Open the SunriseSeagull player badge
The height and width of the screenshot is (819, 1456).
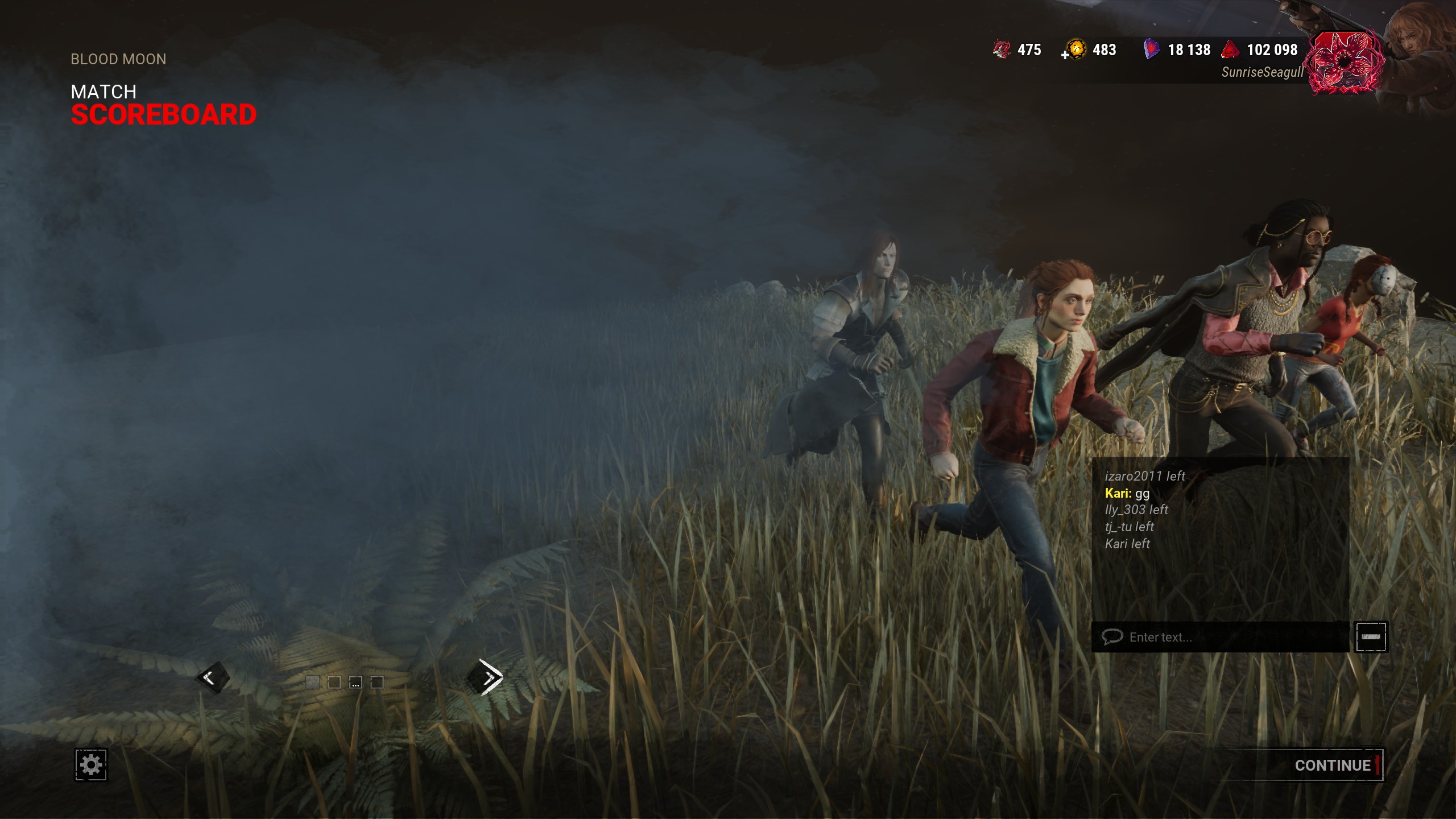1345,63
